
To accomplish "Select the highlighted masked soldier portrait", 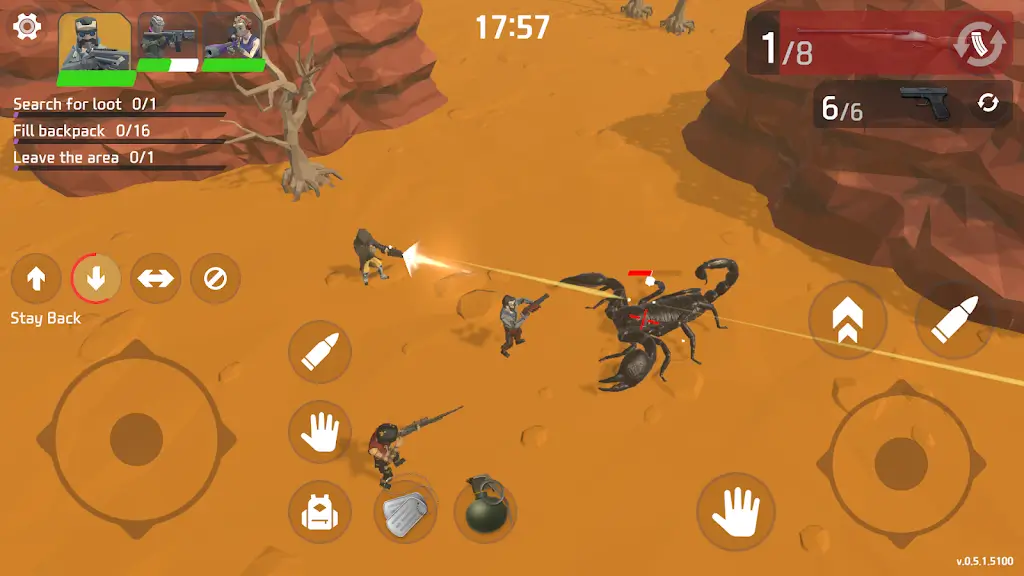I will (96, 43).
